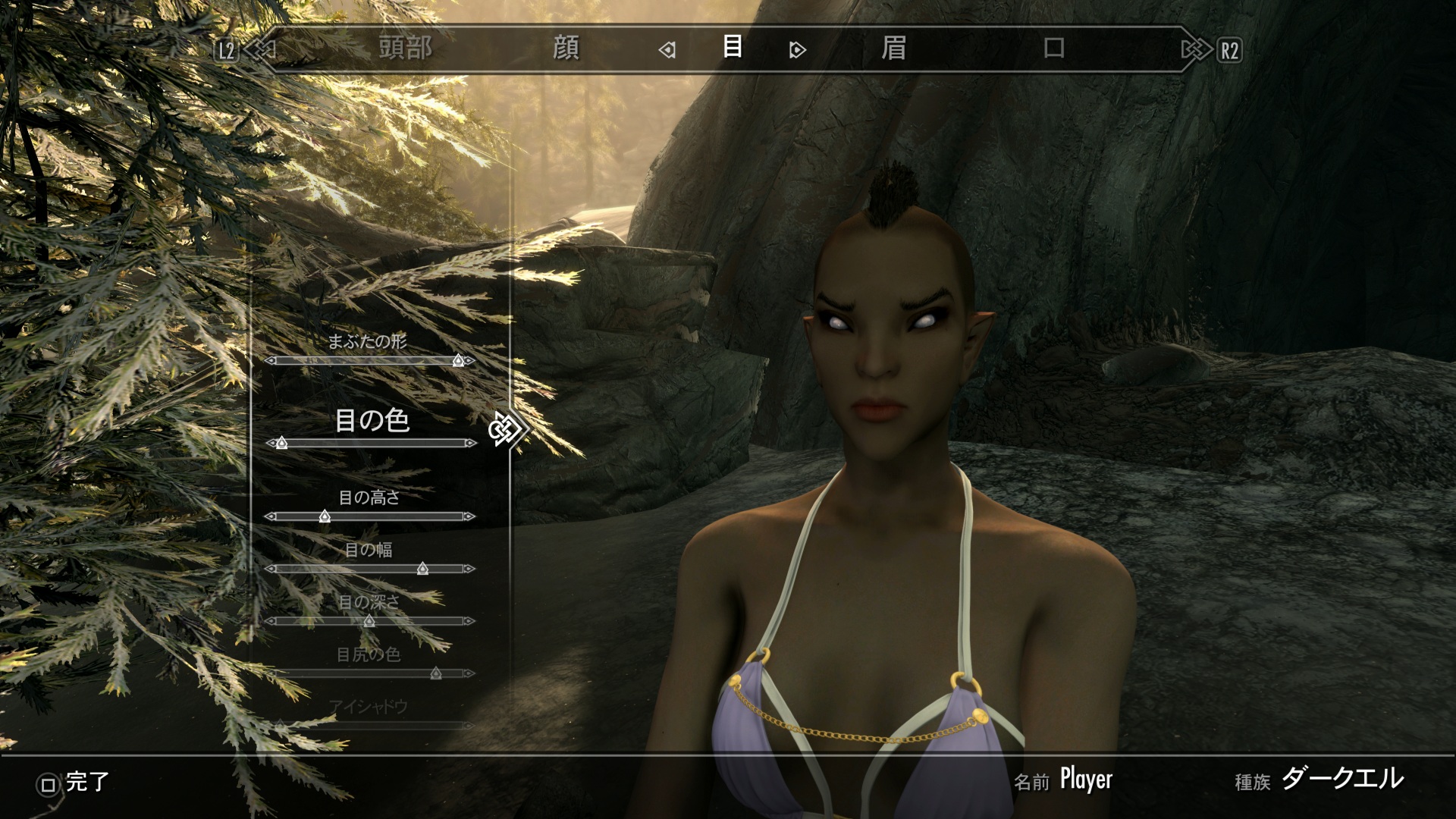Viewport: 1456px width, 819px height.
Task: Change the 目尻の色 slider
Action: pos(436,673)
